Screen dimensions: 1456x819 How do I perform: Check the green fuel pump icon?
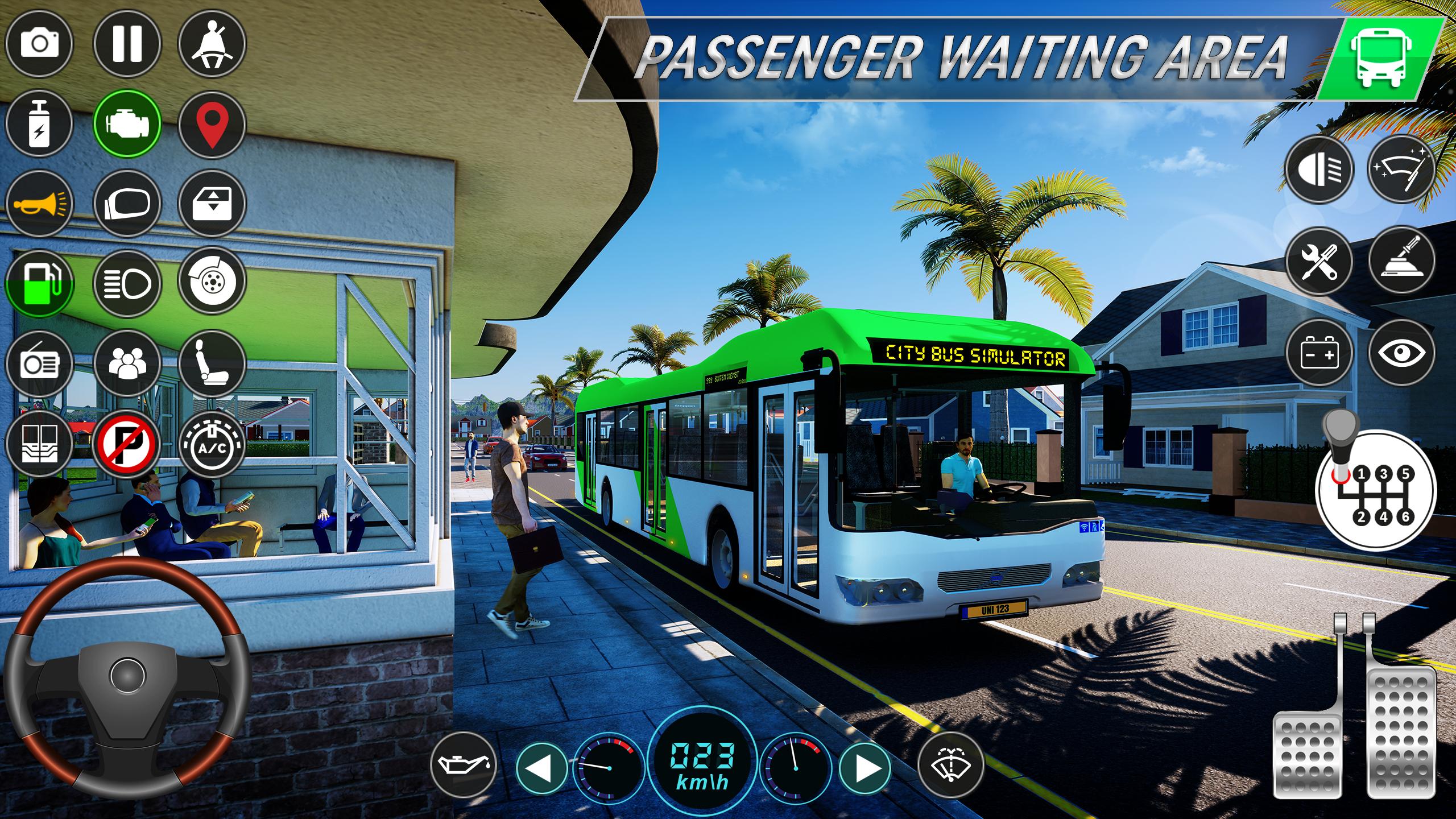39,283
